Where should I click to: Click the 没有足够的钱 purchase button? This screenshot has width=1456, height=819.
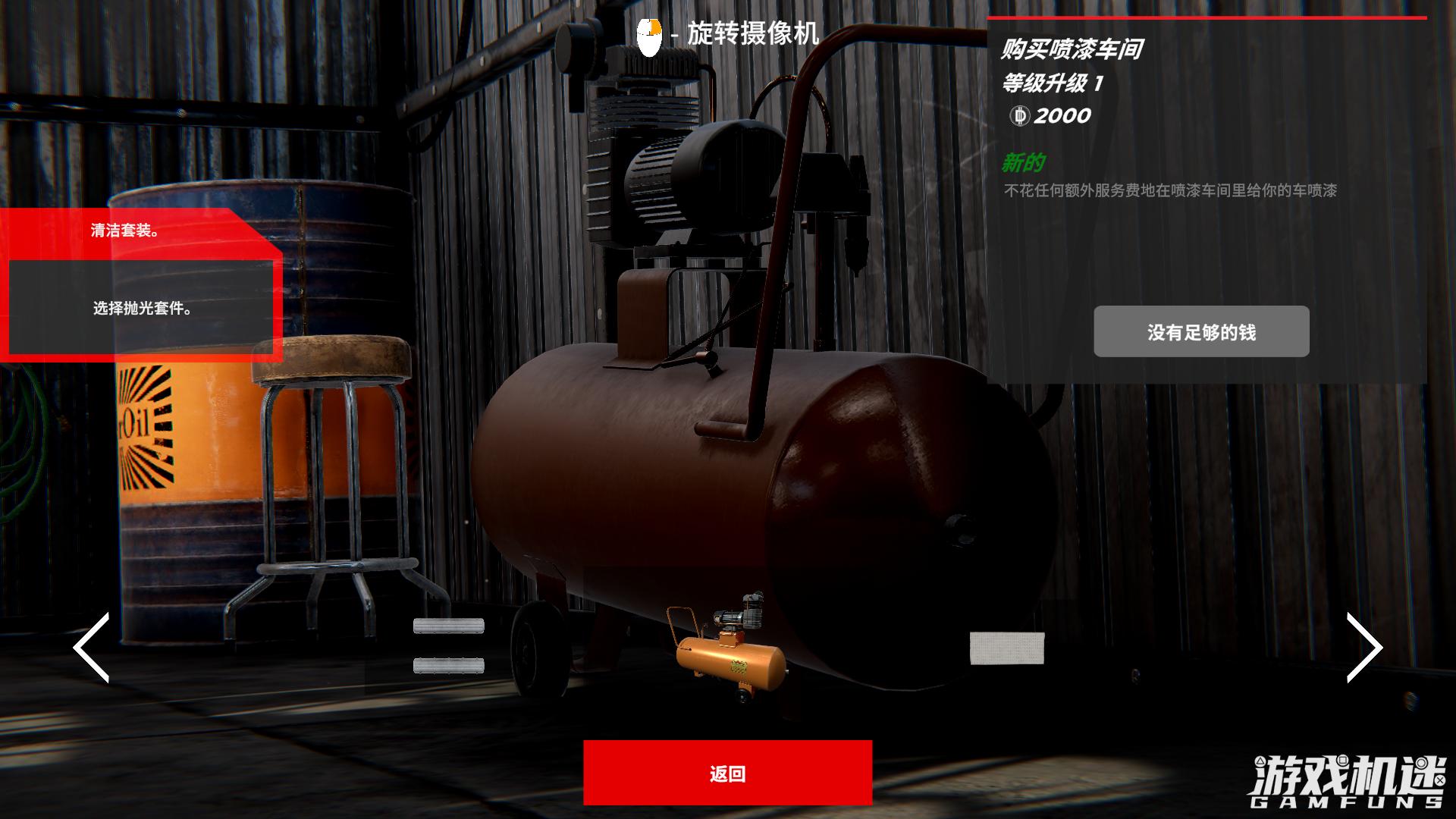1201,331
